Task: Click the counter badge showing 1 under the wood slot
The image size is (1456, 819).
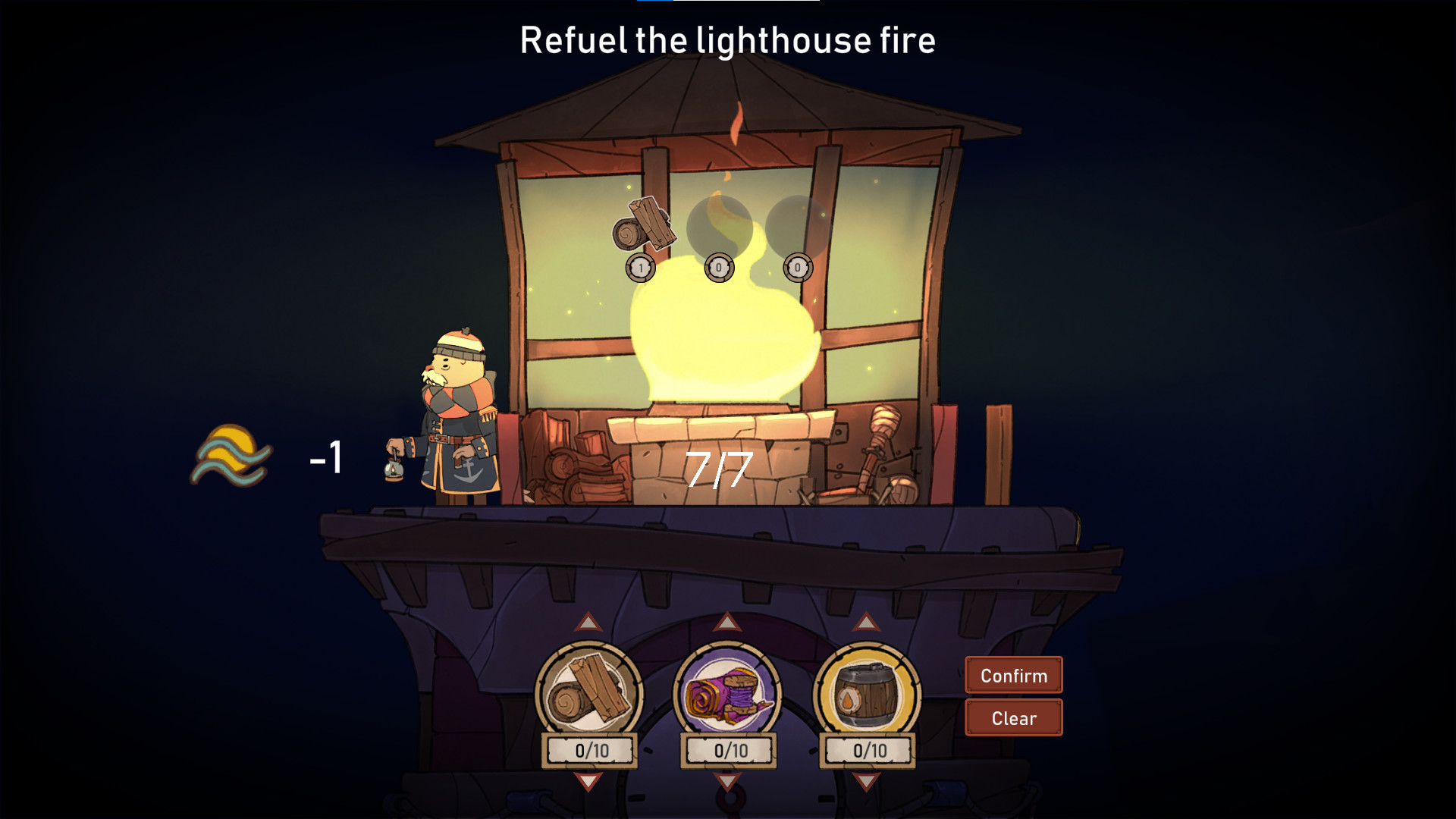Action: point(639,267)
